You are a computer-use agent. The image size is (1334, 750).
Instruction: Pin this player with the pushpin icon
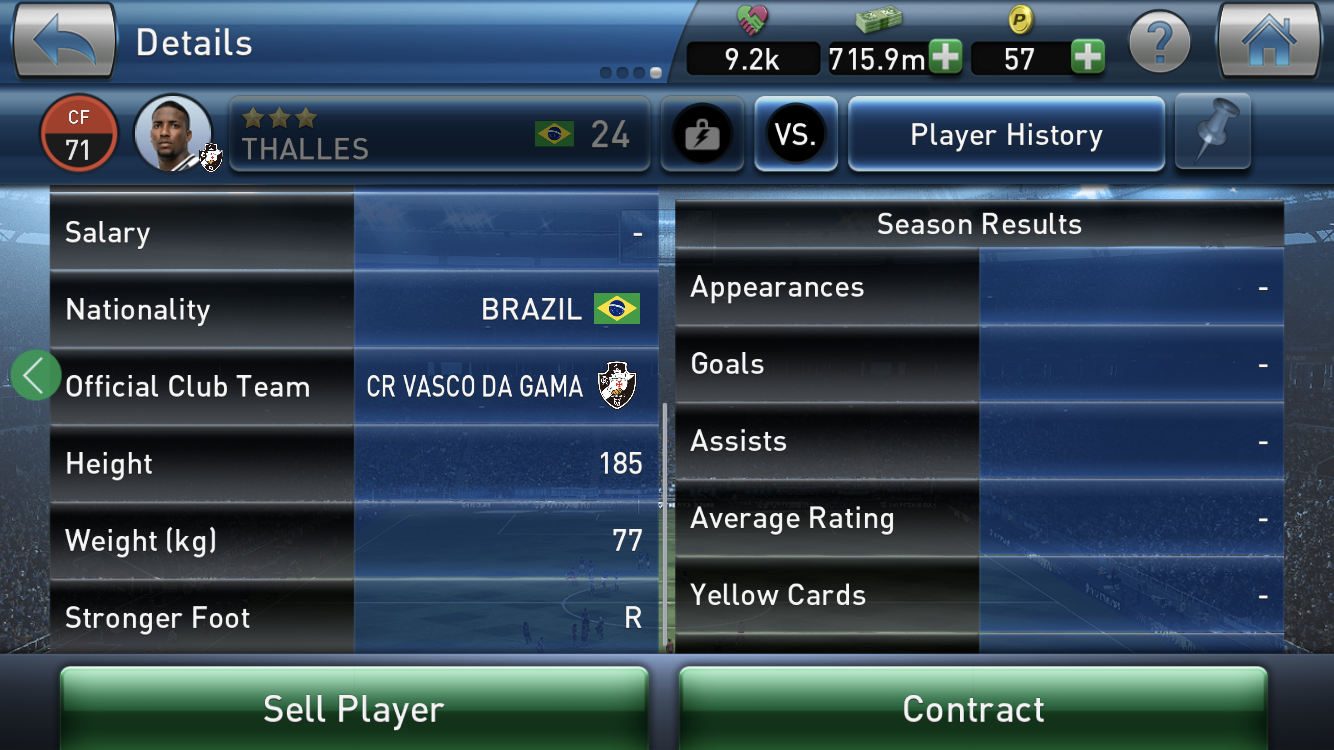pos(1213,133)
